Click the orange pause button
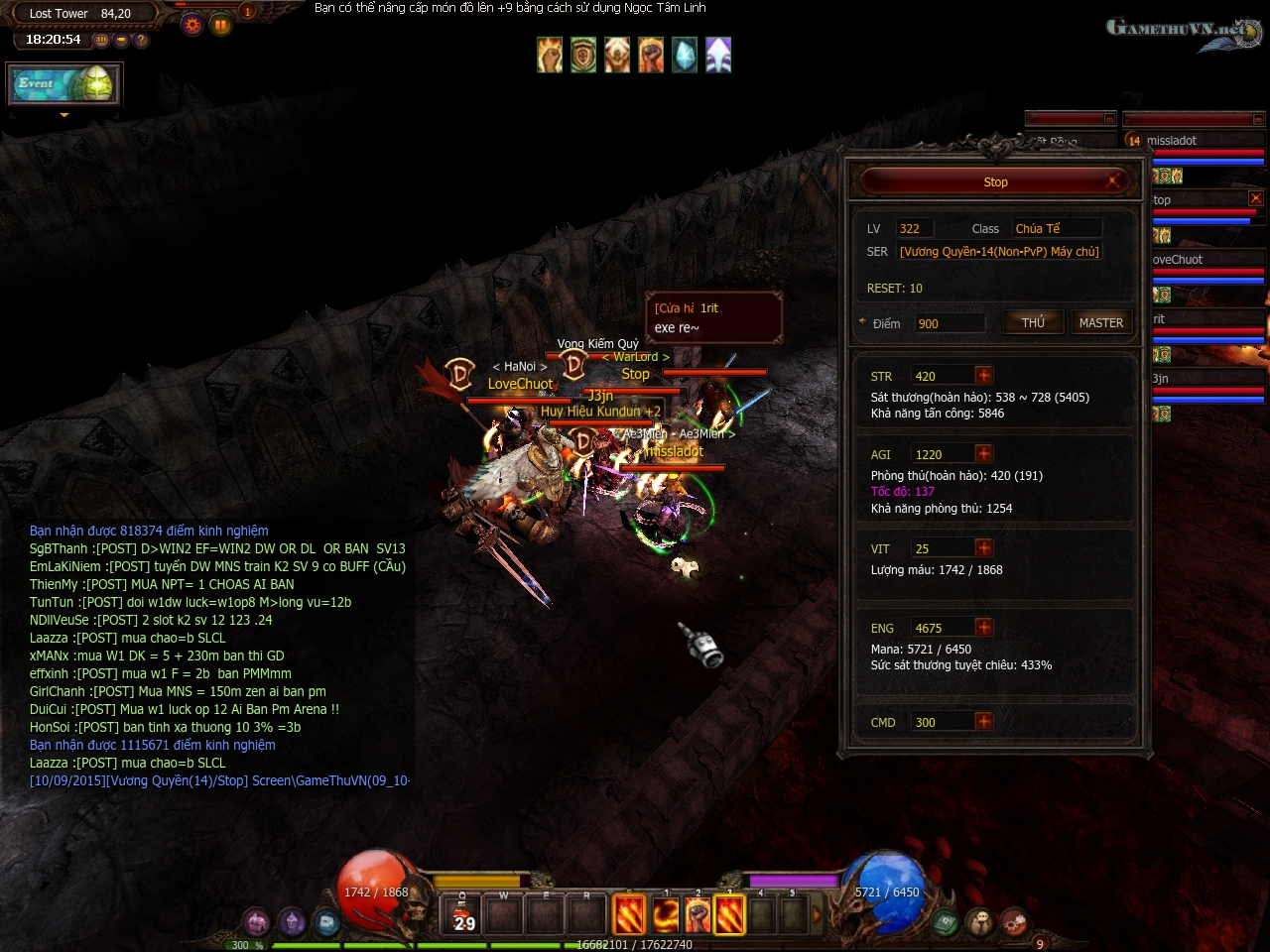 pyautogui.click(x=220, y=25)
